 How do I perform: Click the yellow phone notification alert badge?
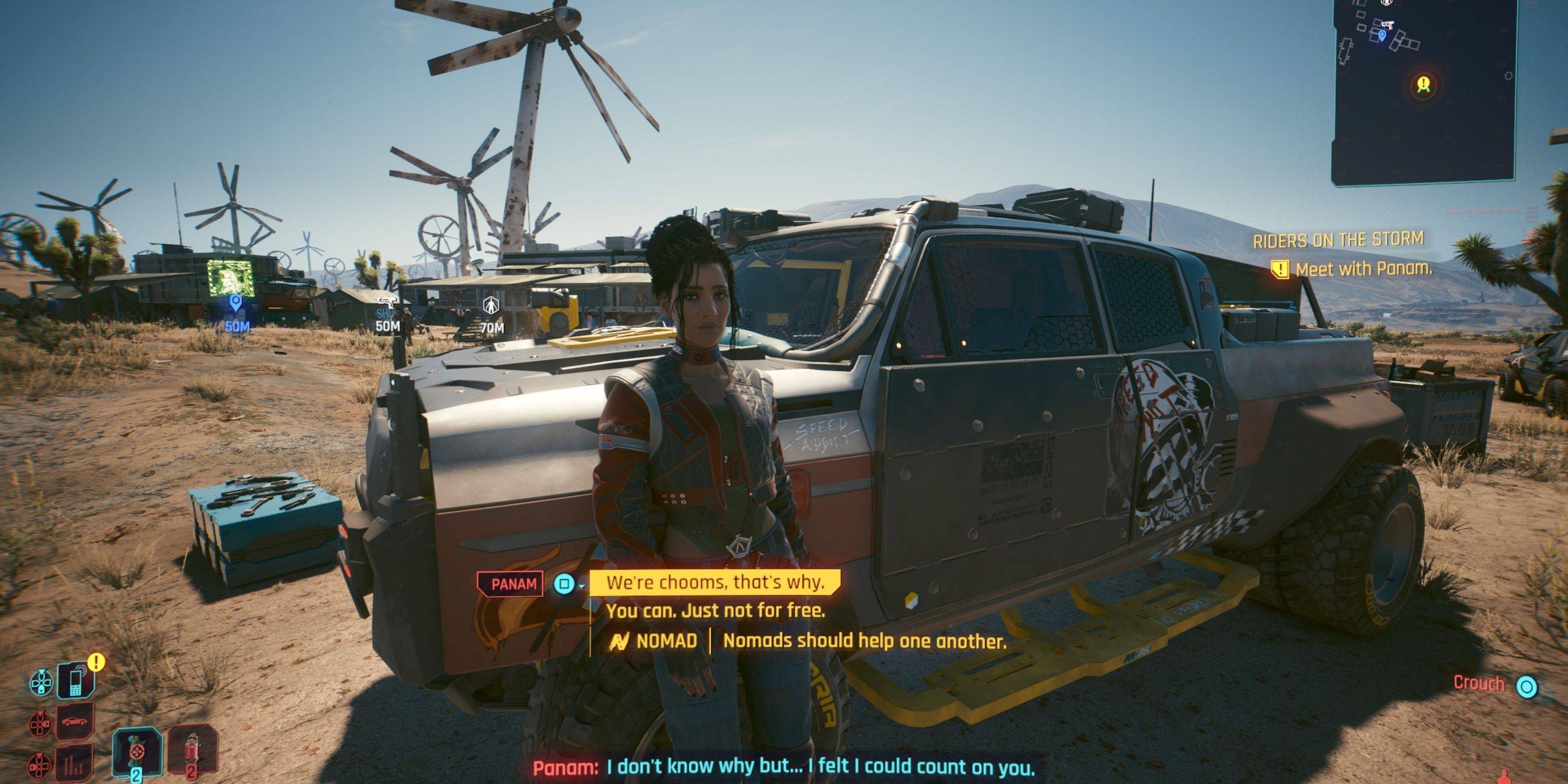(x=96, y=662)
